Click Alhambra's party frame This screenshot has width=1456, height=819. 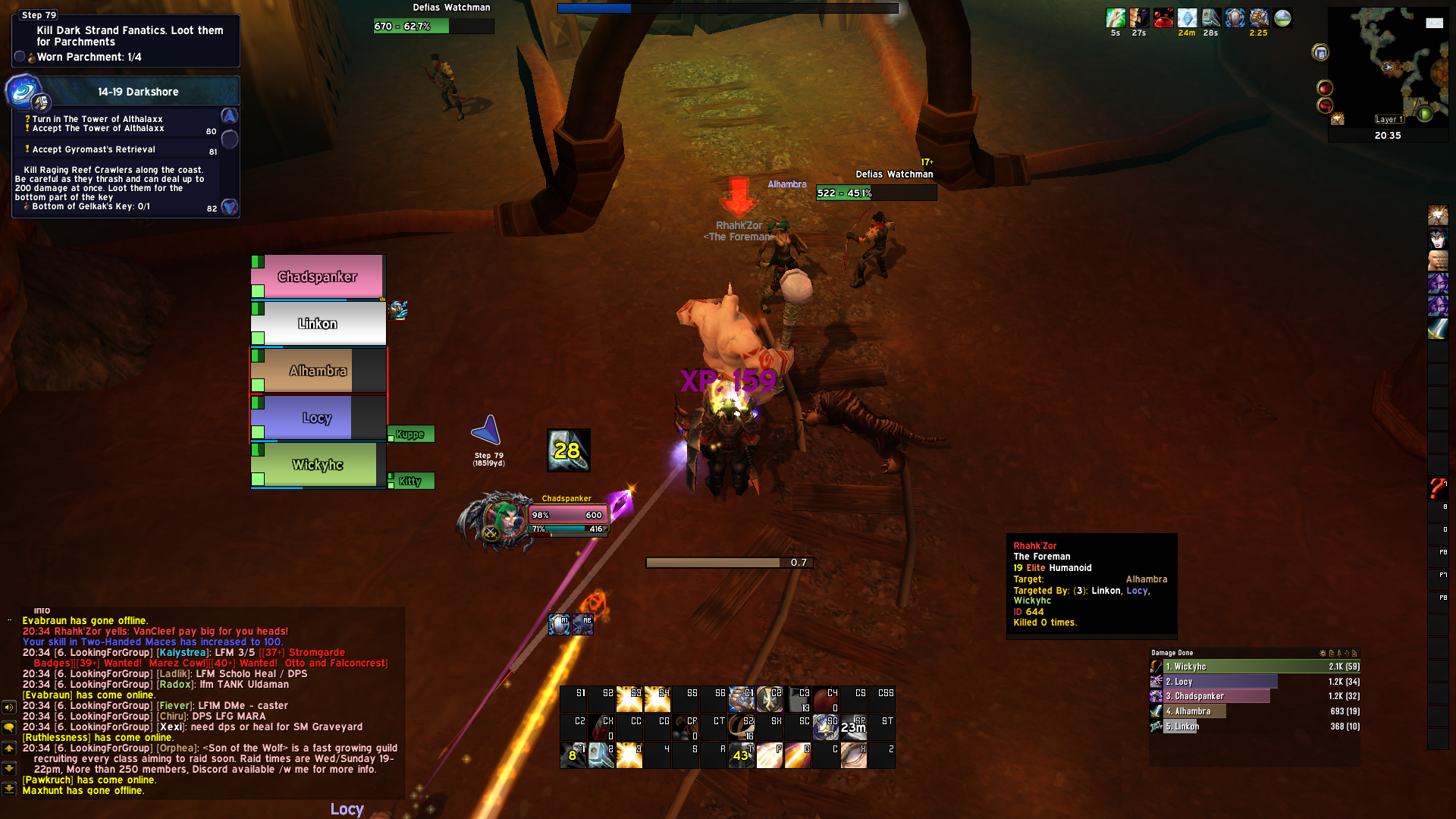[318, 371]
